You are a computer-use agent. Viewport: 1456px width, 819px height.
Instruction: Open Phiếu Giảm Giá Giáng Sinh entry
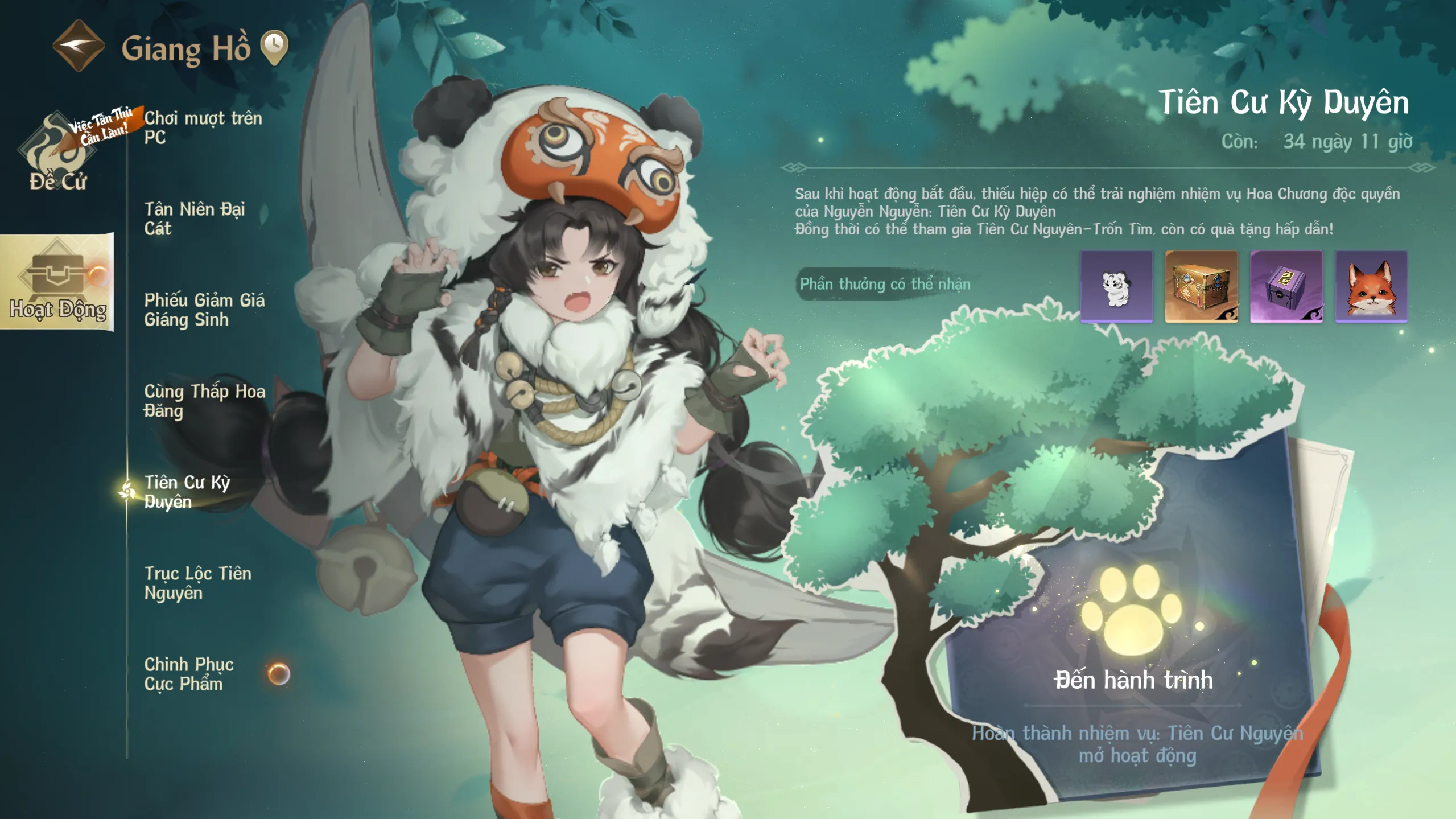(x=204, y=310)
